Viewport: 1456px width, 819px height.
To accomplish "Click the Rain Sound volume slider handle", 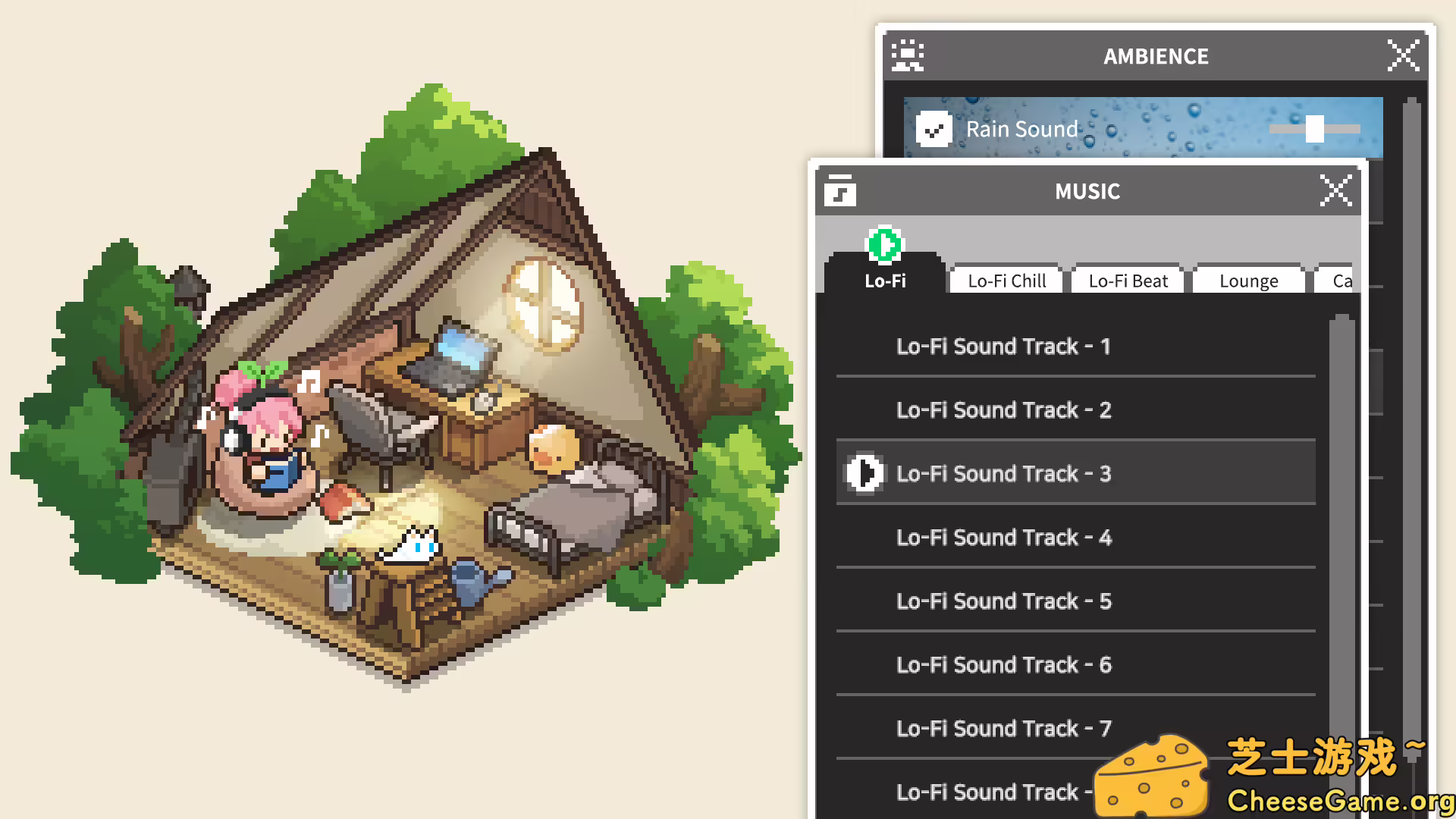I will [1314, 129].
